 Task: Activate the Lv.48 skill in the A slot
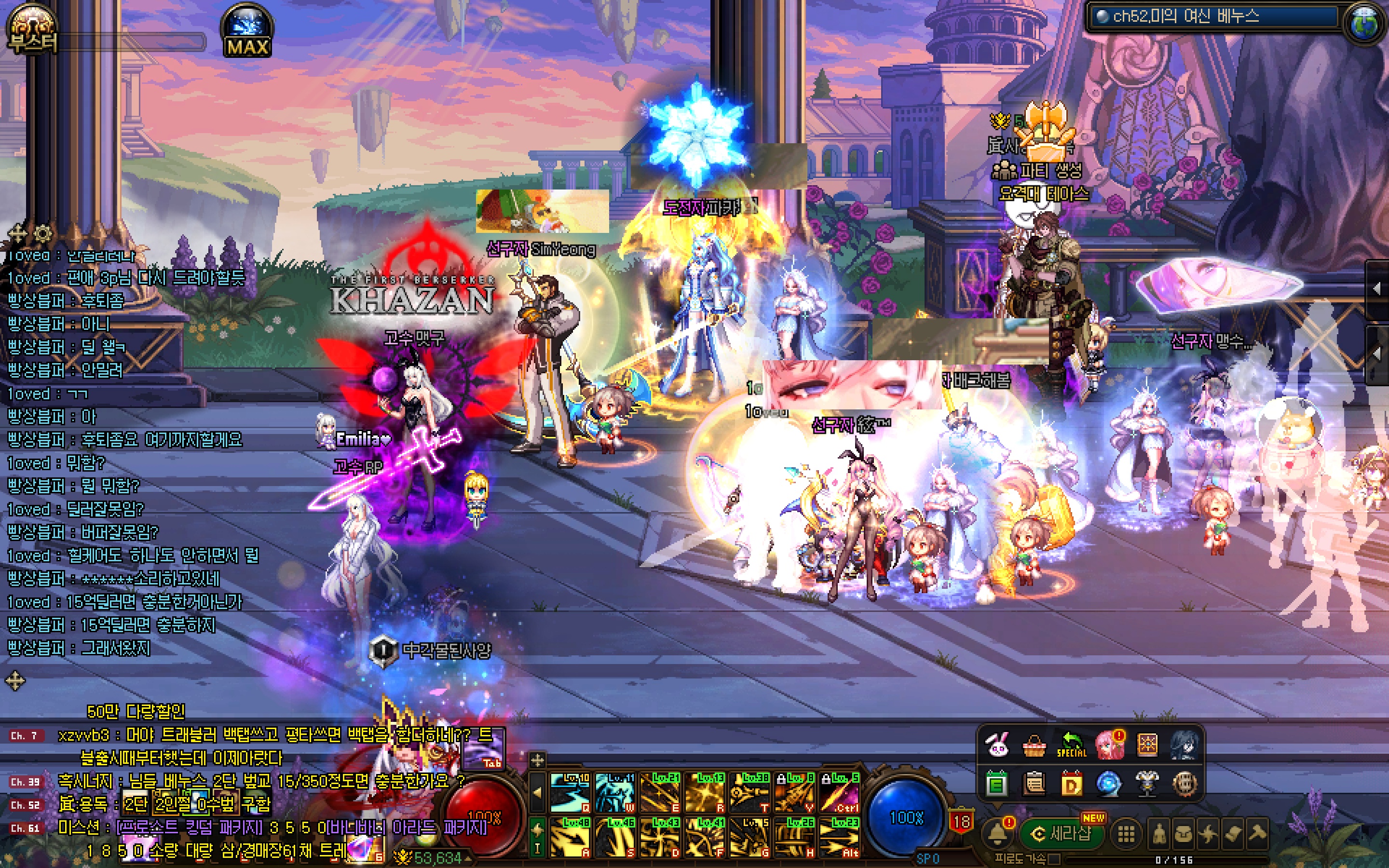point(570,837)
